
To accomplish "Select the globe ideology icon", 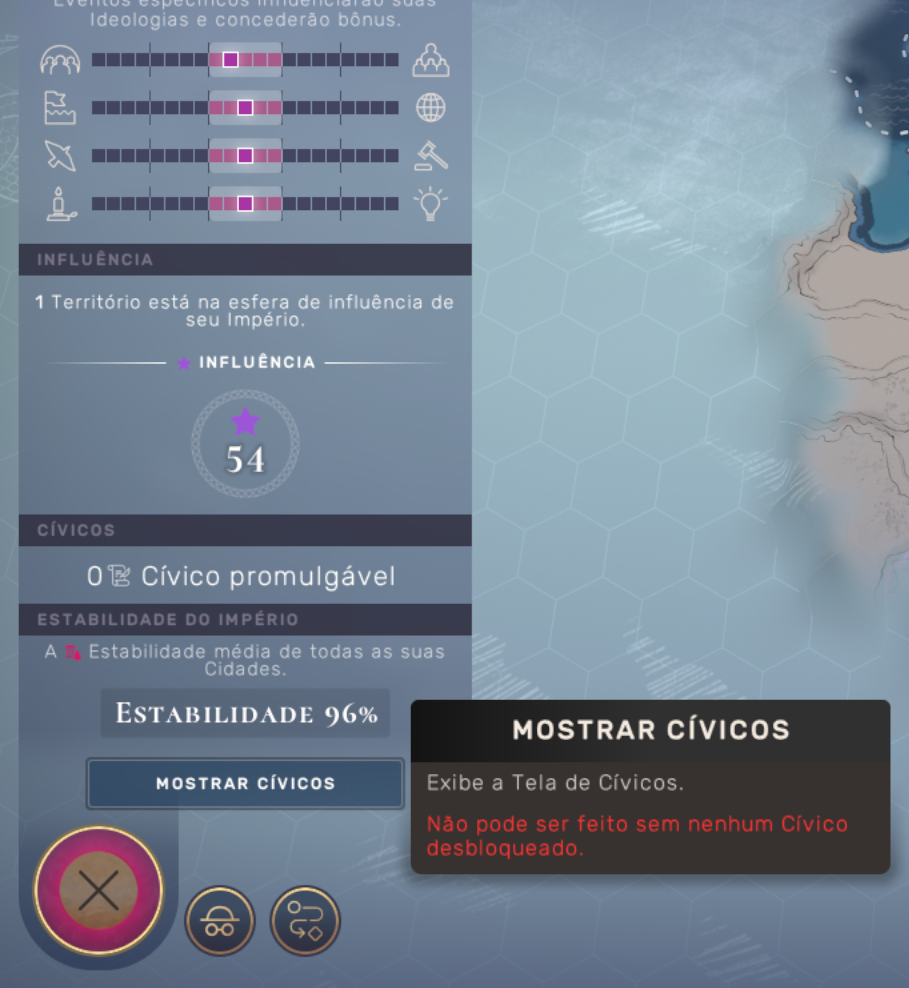I will (431, 108).
